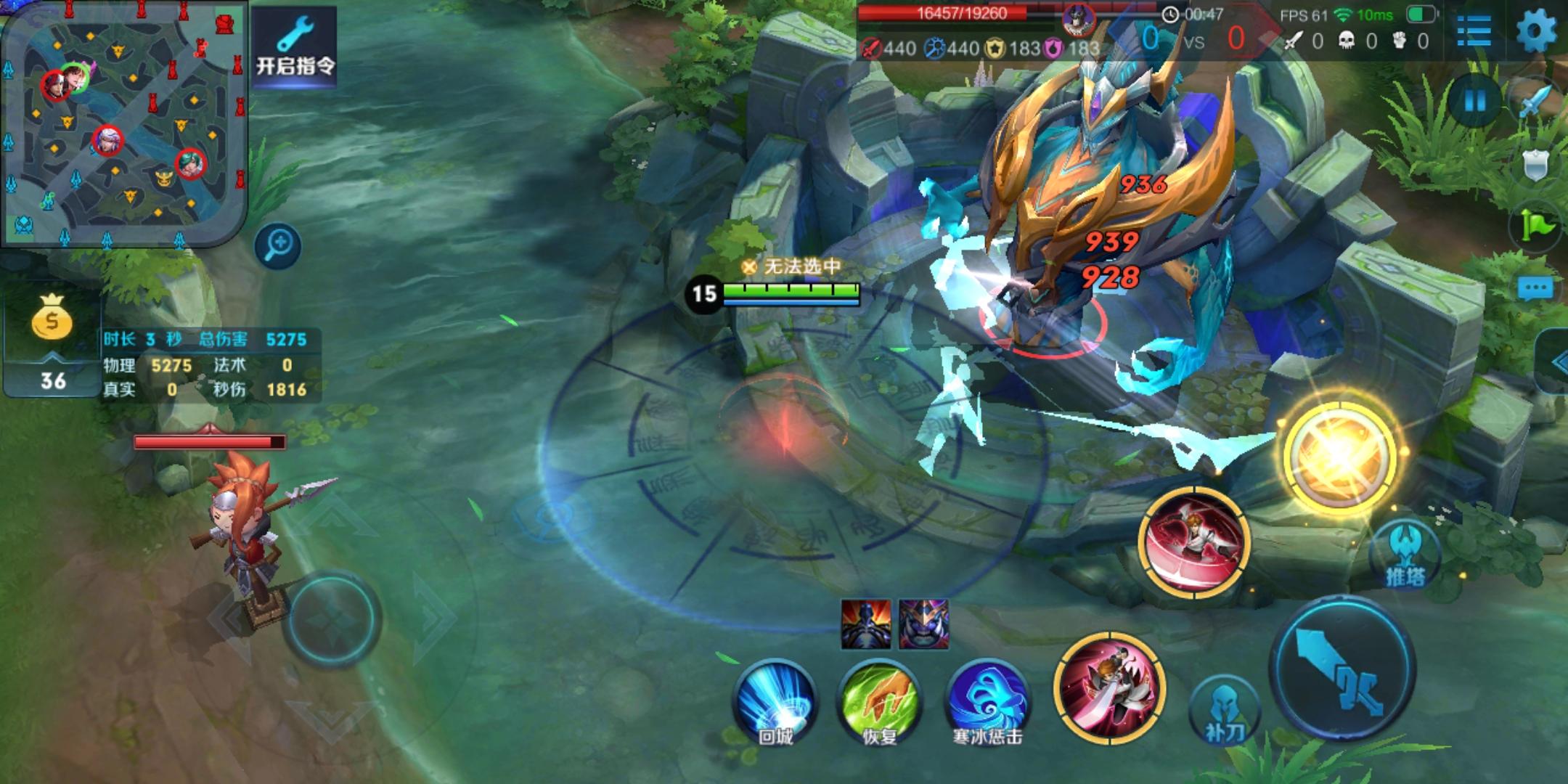Select the blue sword attack signal
This screenshot has height=784, width=1568.
pos(1535,103)
